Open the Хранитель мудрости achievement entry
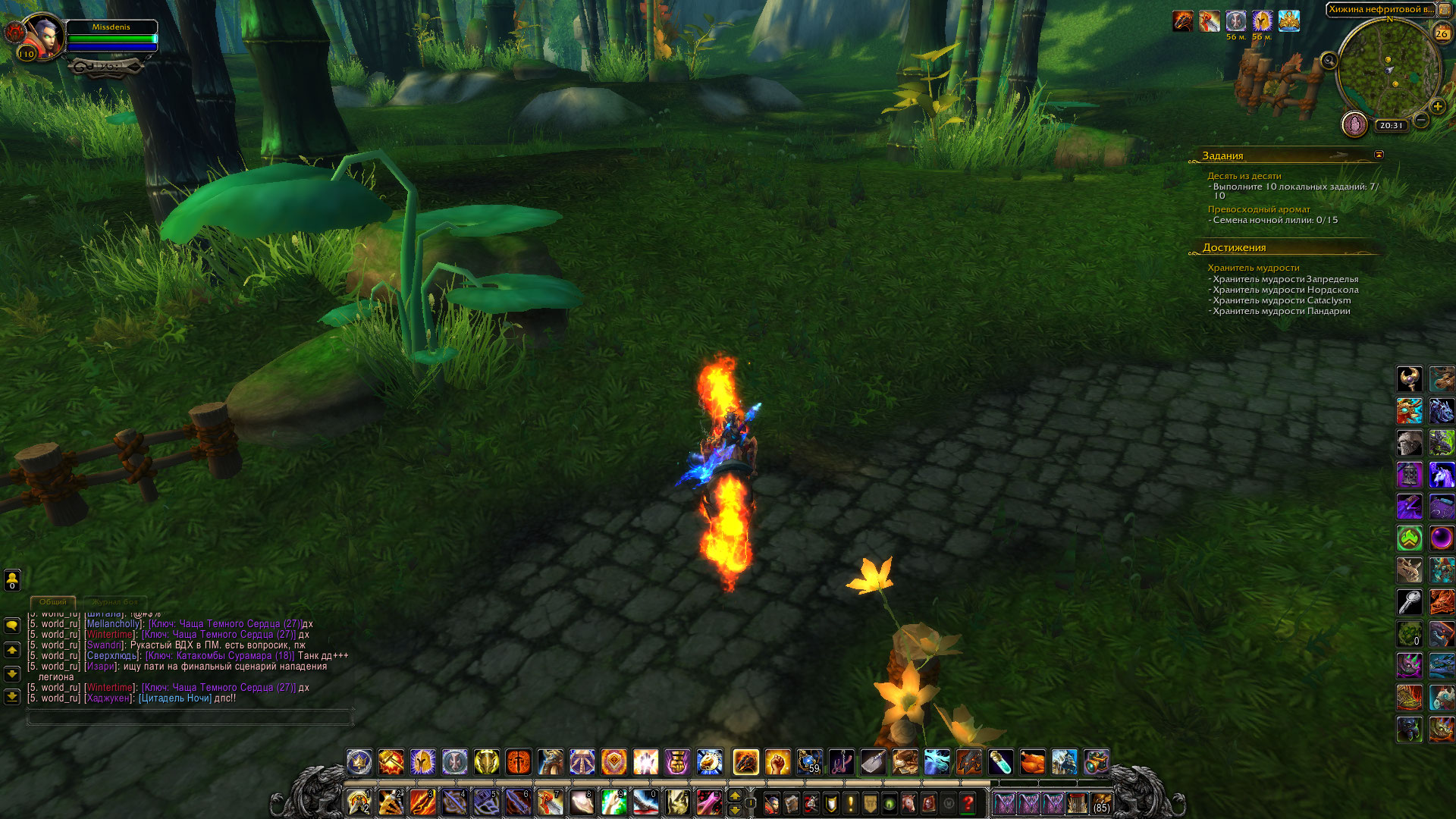The height and width of the screenshot is (819, 1456). pos(1254,268)
